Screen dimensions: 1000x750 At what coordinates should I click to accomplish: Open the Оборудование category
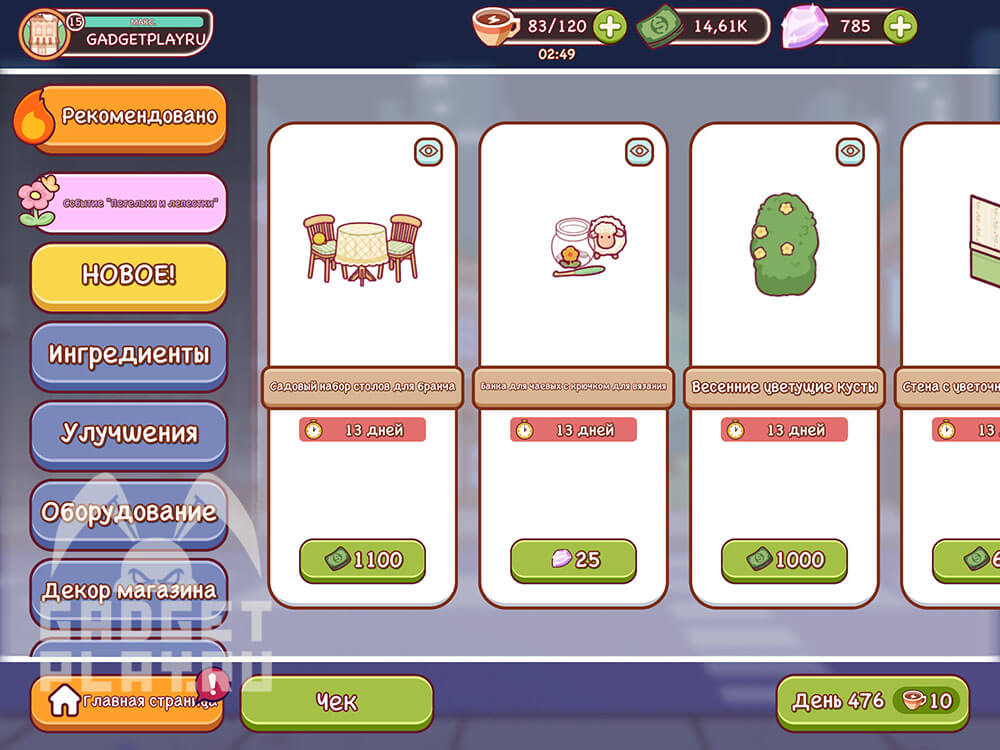coord(130,512)
